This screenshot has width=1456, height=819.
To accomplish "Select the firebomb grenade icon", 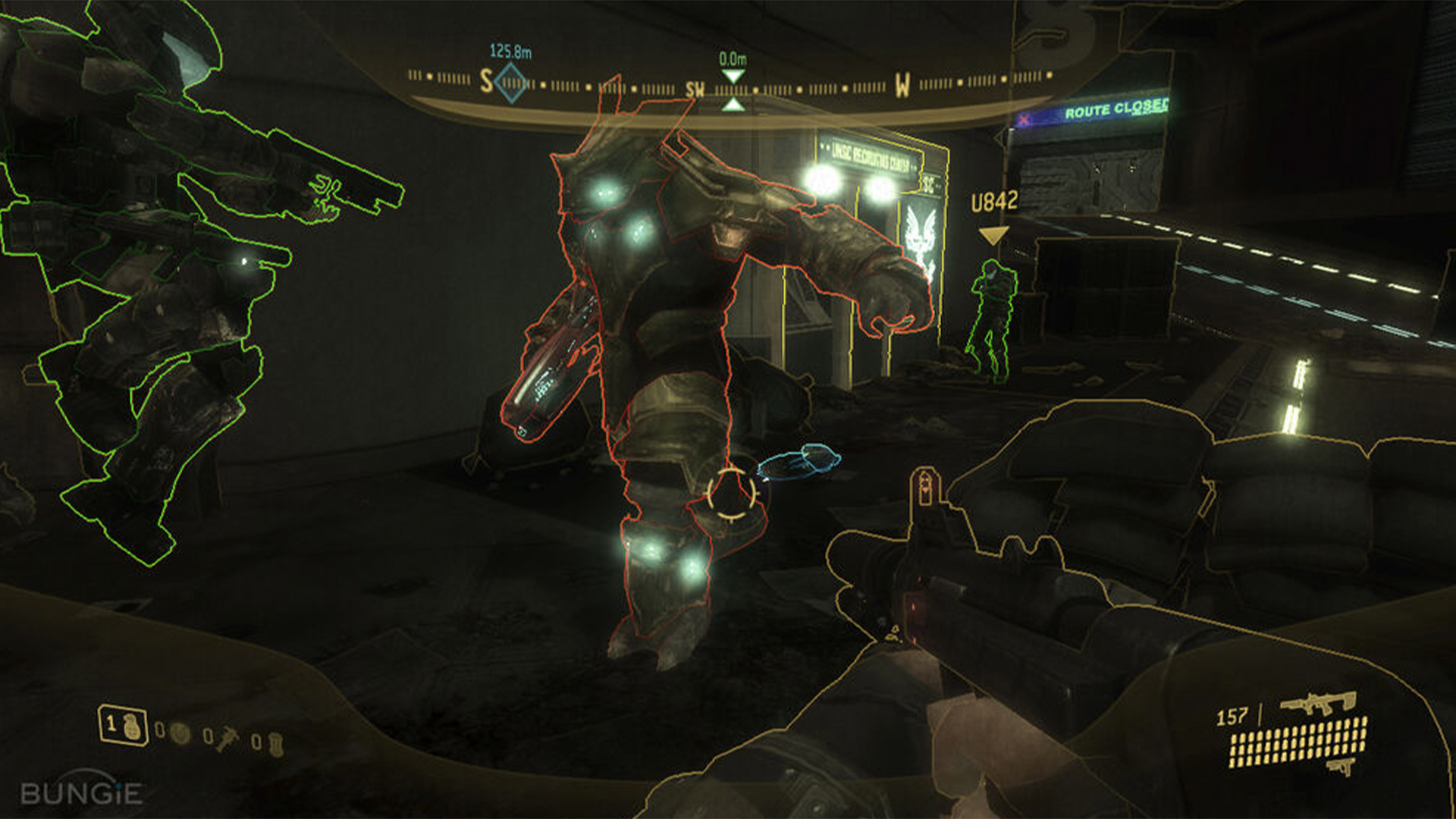I will (x=276, y=743).
